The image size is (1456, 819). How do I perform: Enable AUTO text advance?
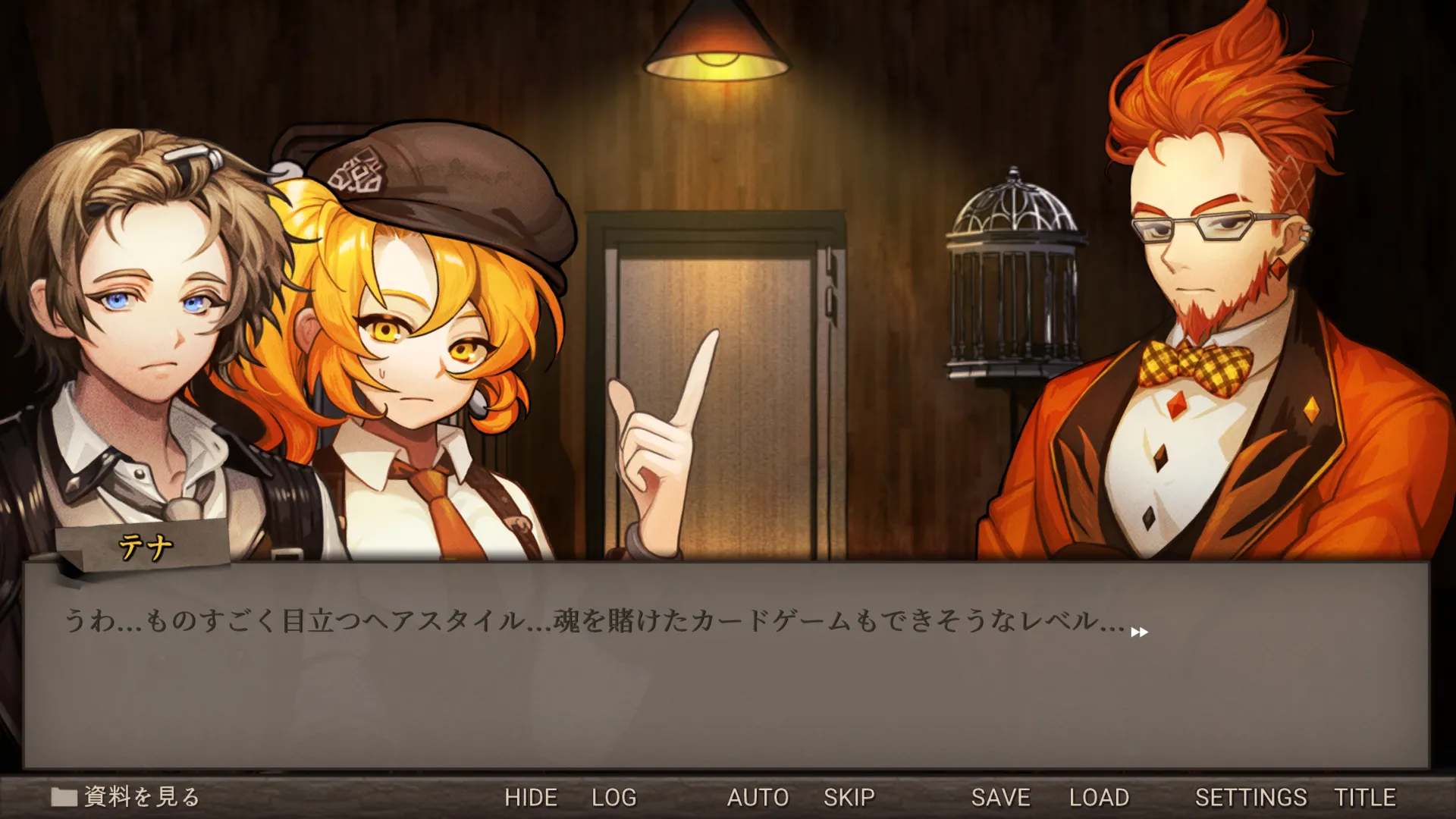coord(758,798)
